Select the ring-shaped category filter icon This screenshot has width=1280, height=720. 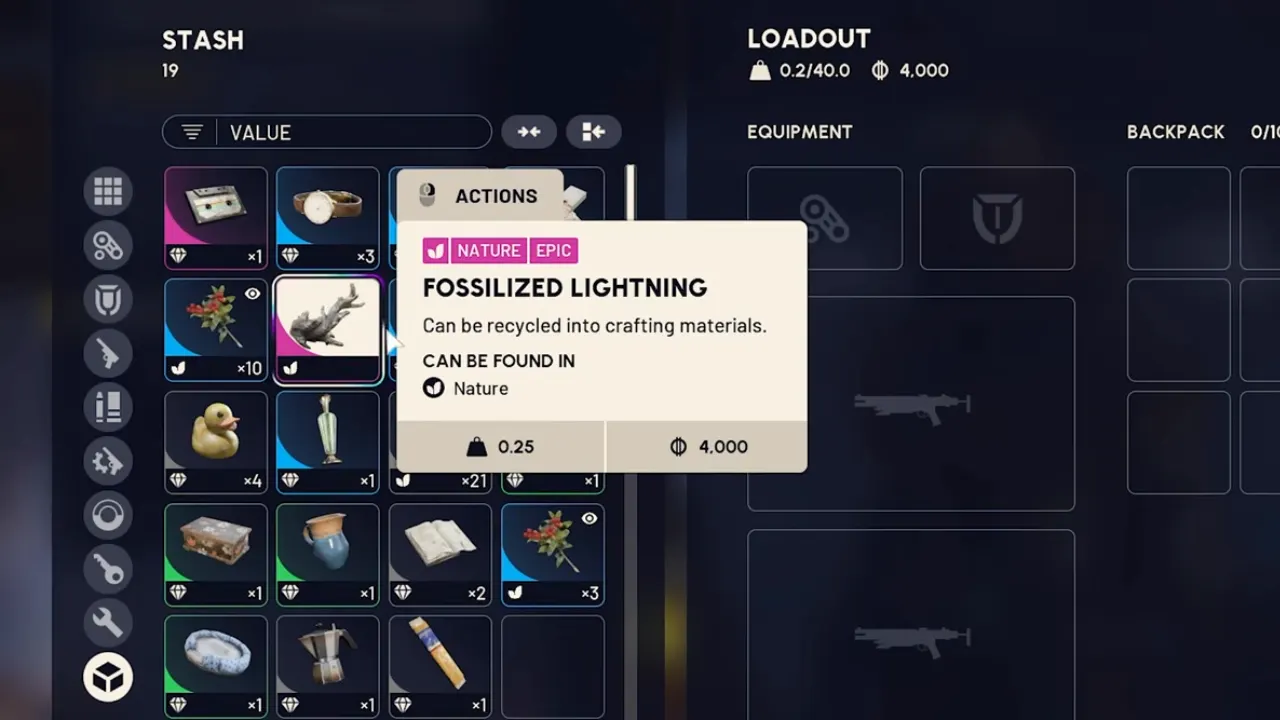(108, 515)
